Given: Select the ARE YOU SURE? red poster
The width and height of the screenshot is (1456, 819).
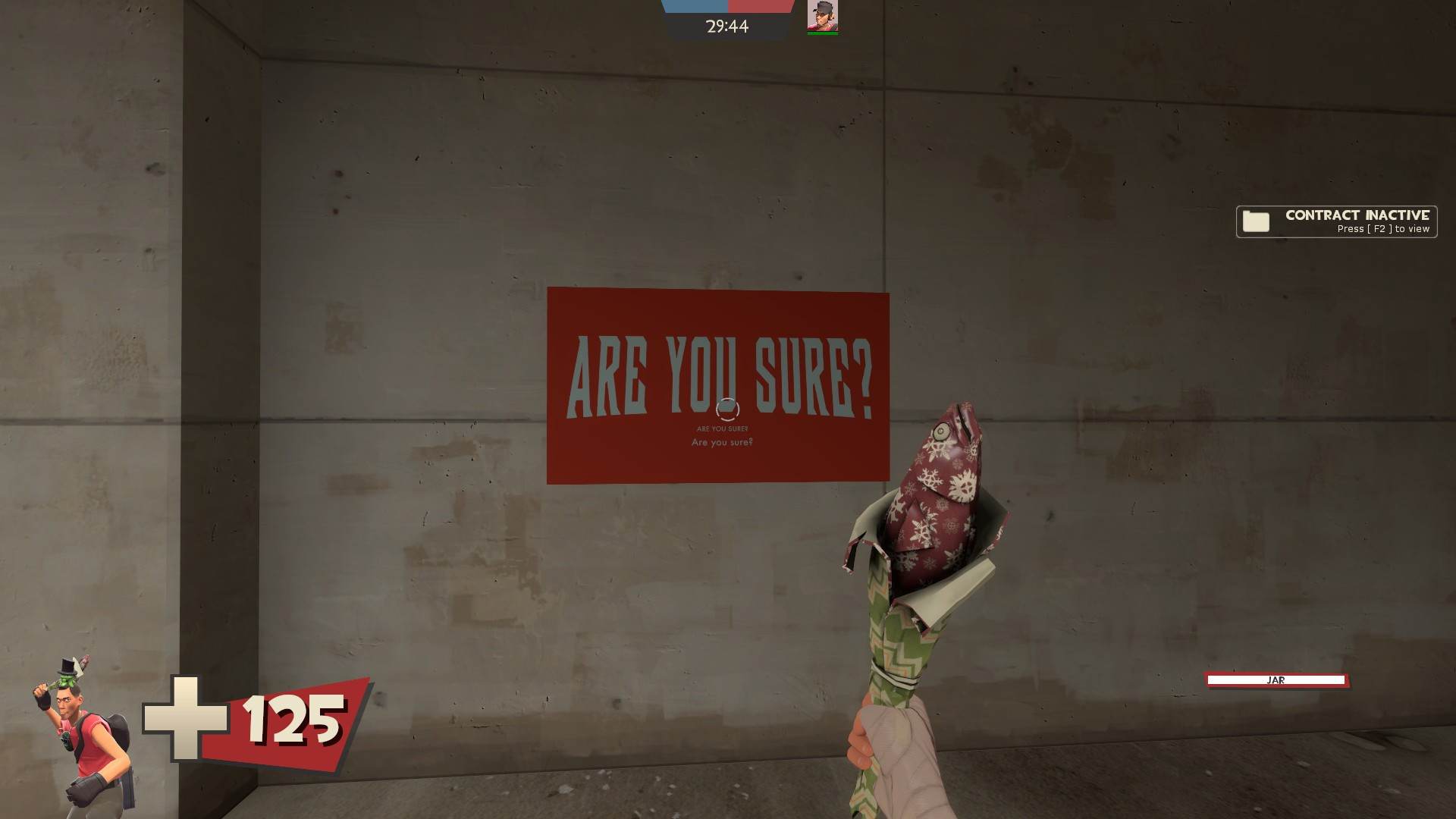Looking at the screenshot, I should point(719,383).
